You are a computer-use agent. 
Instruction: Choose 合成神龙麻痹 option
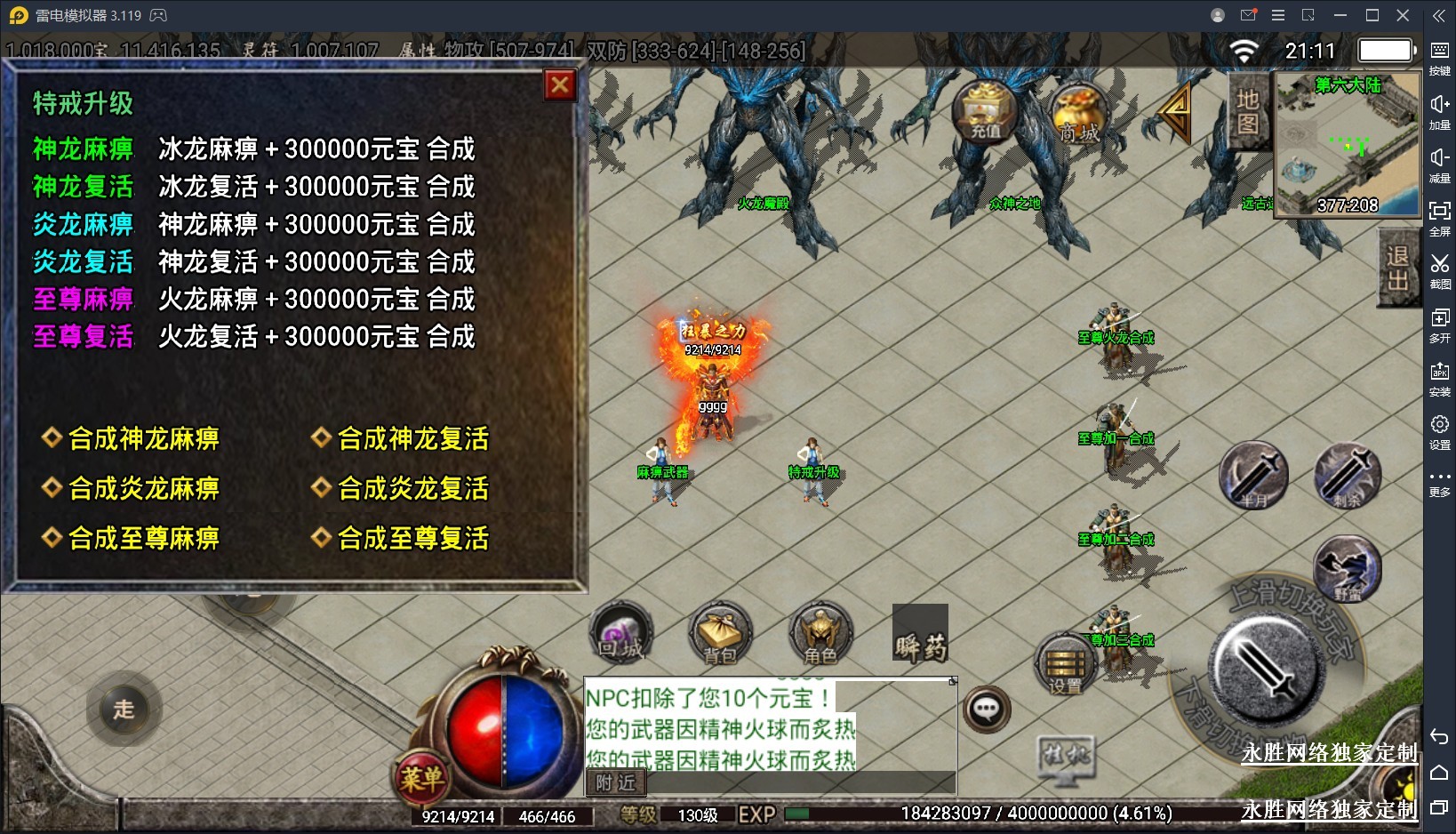pos(143,439)
